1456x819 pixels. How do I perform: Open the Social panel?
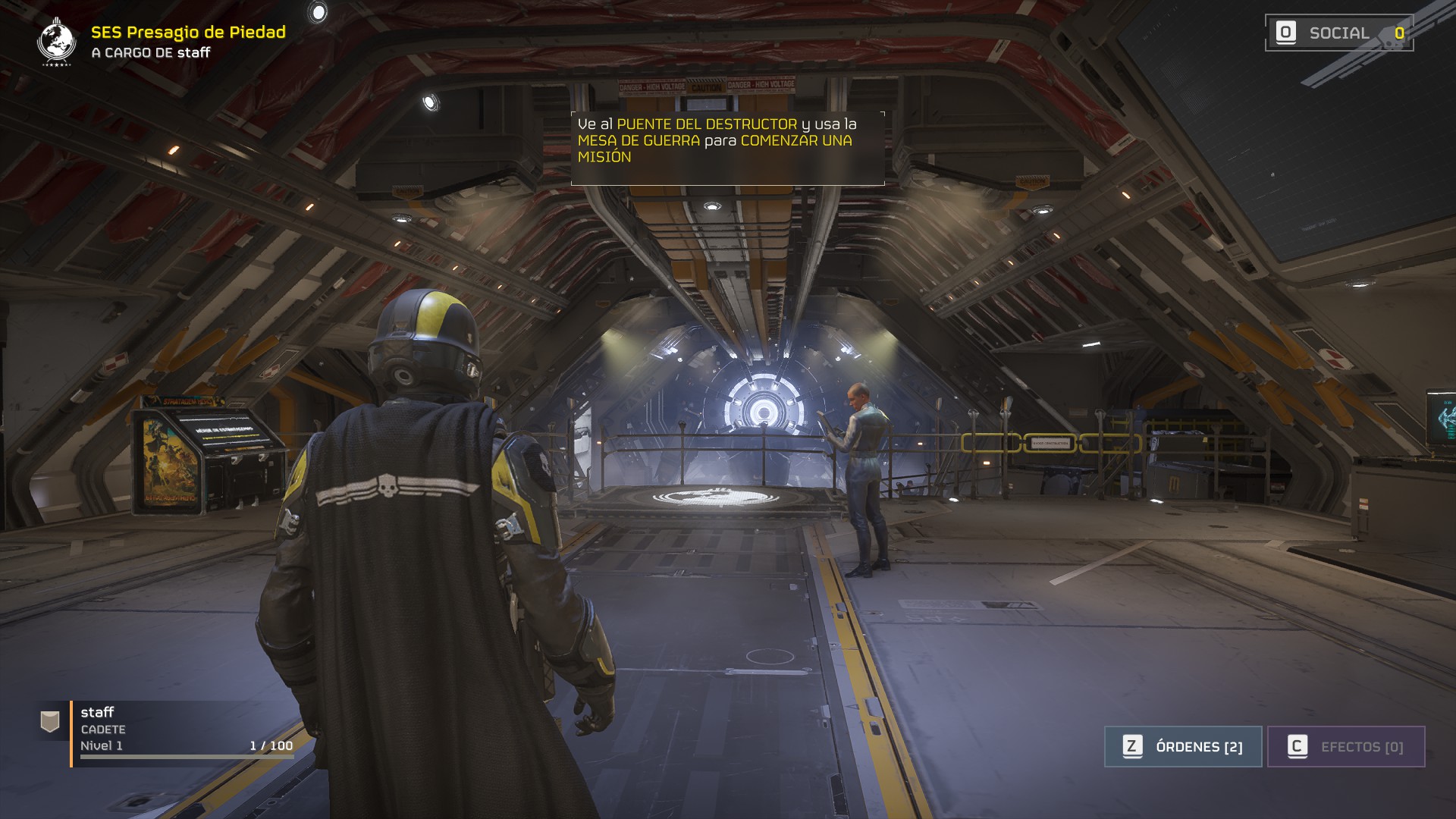pos(1338,33)
